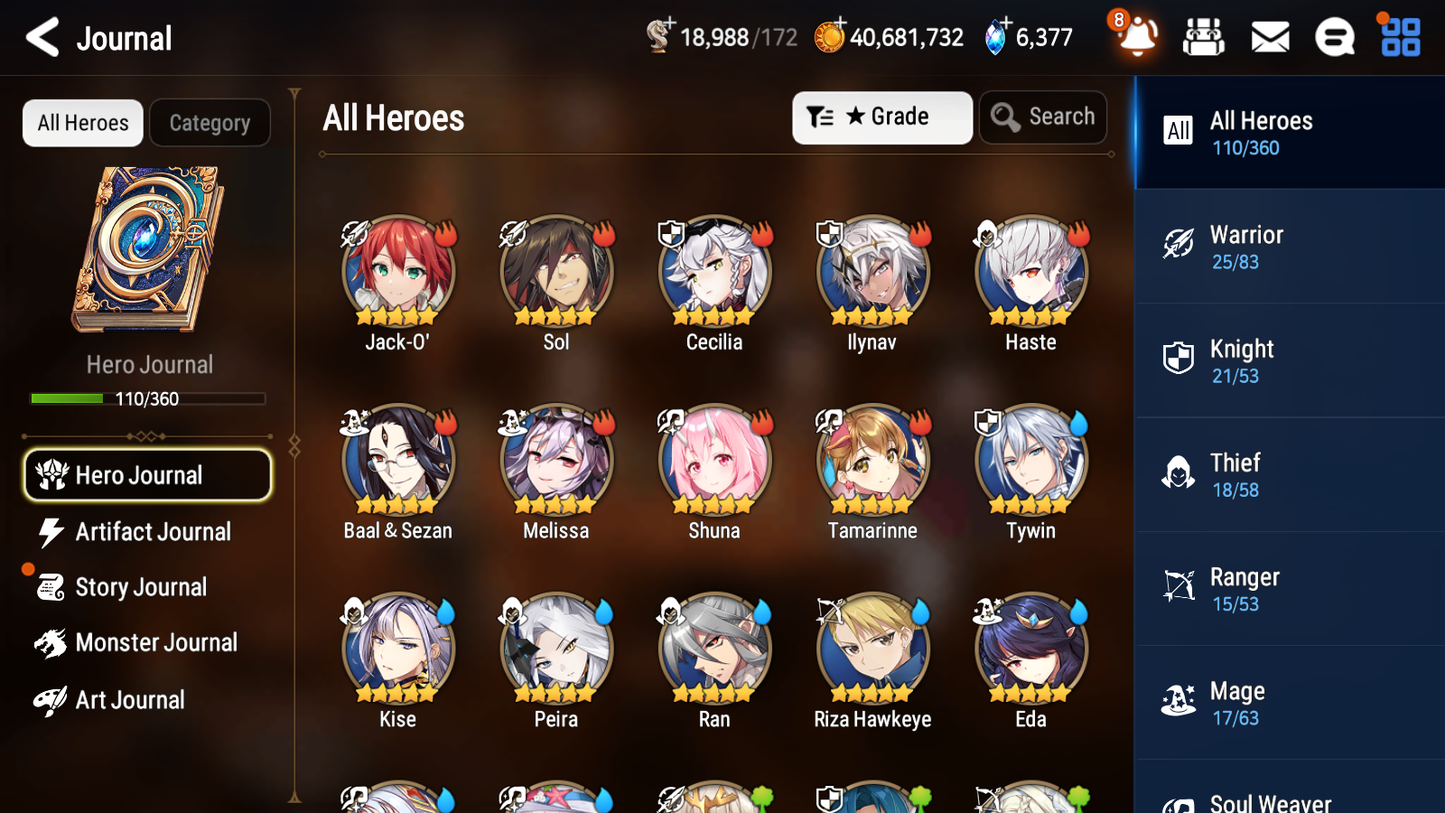This screenshot has height=813, width=1445.
Task: Open the main menu grid icon
Action: click(x=1399, y=36)
